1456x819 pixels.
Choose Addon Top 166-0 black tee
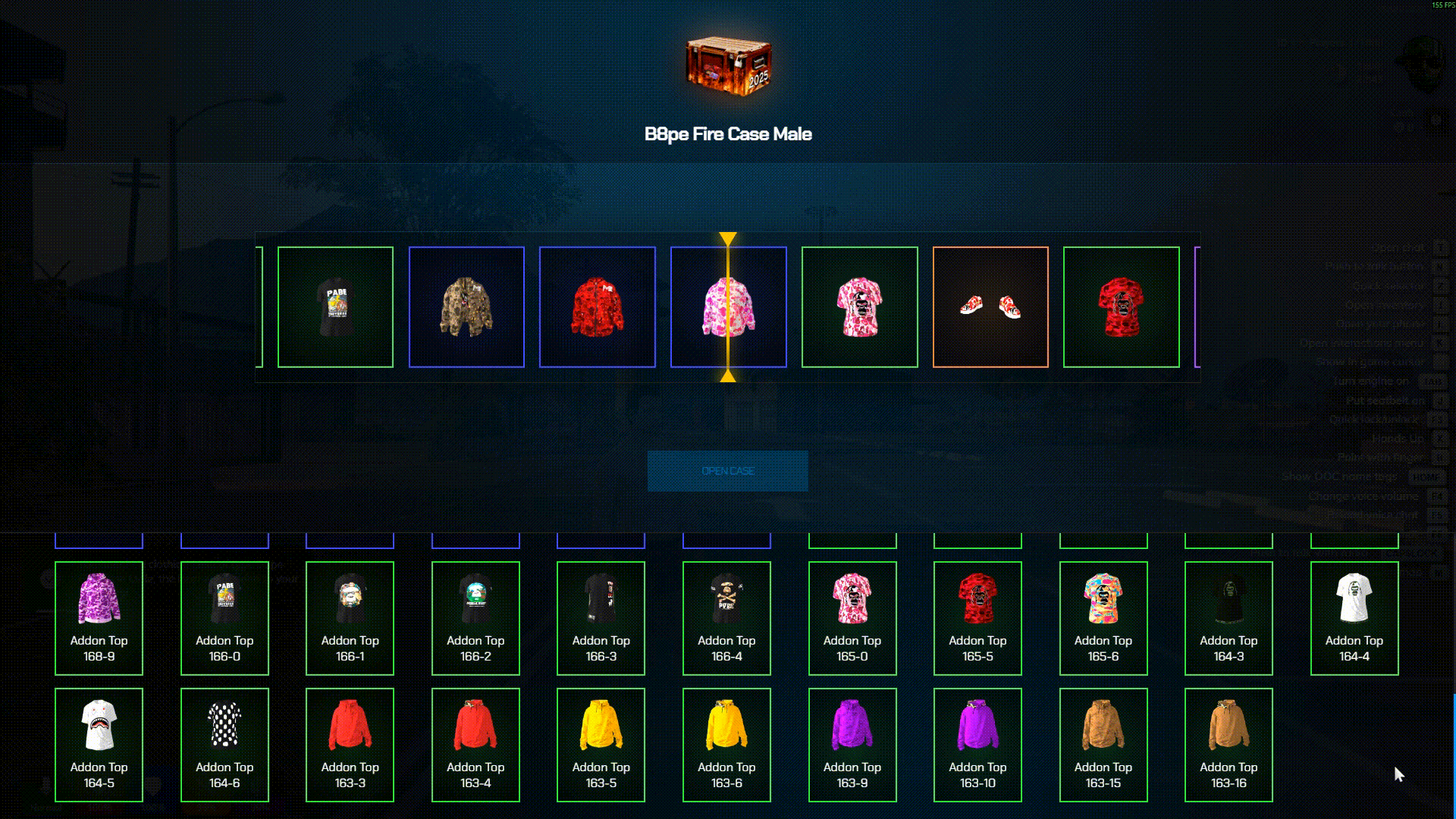point(224,618)
